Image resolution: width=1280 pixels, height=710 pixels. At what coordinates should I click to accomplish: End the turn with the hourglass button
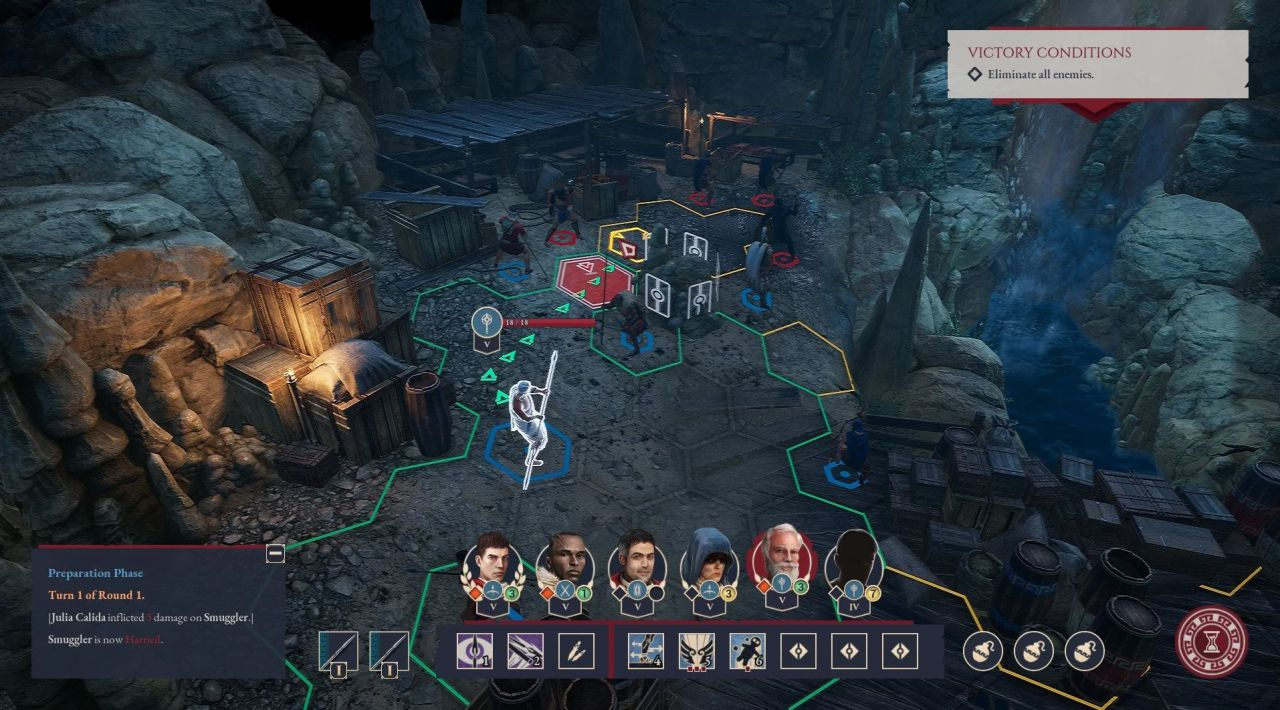[x=1211, y=638]
